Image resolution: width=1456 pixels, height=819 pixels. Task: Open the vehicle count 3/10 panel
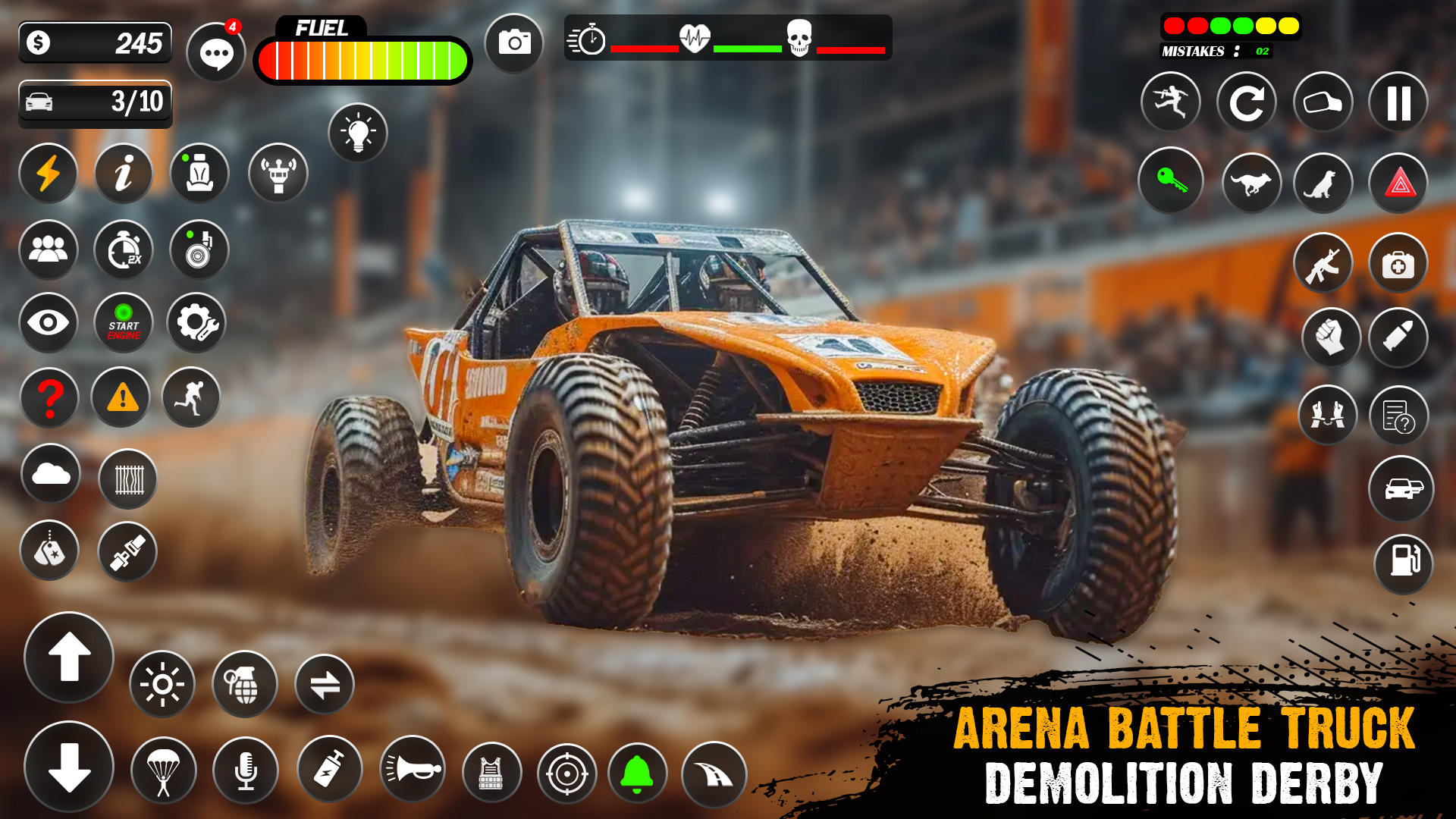click(95, 102)
